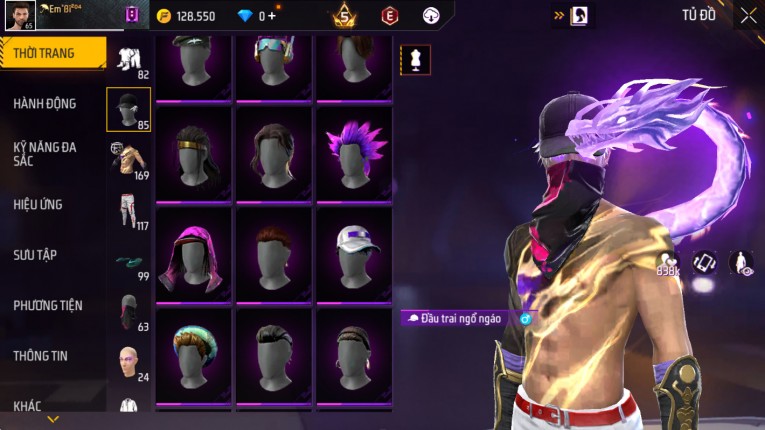The height and width of the screenshot is (430, 765).
Task: Switch to the HÀNH ĐỘNG category
Action: coord(45,103)
